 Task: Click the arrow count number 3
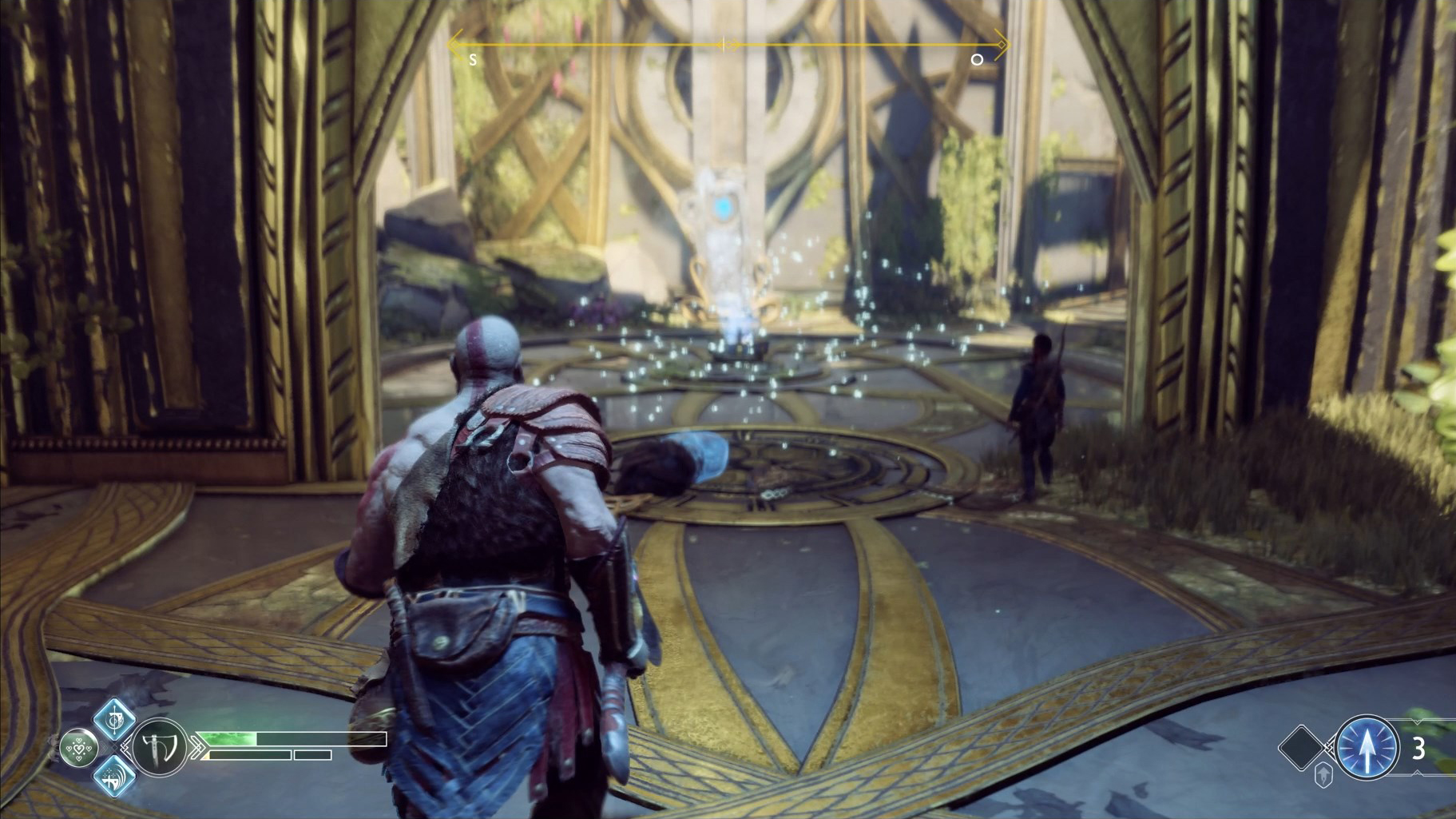[x=1419, y=749]
